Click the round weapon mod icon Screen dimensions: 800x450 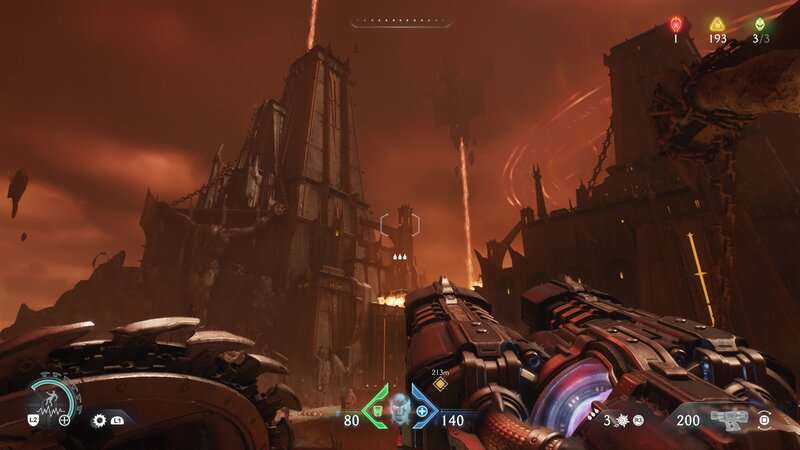pos(765,420)
